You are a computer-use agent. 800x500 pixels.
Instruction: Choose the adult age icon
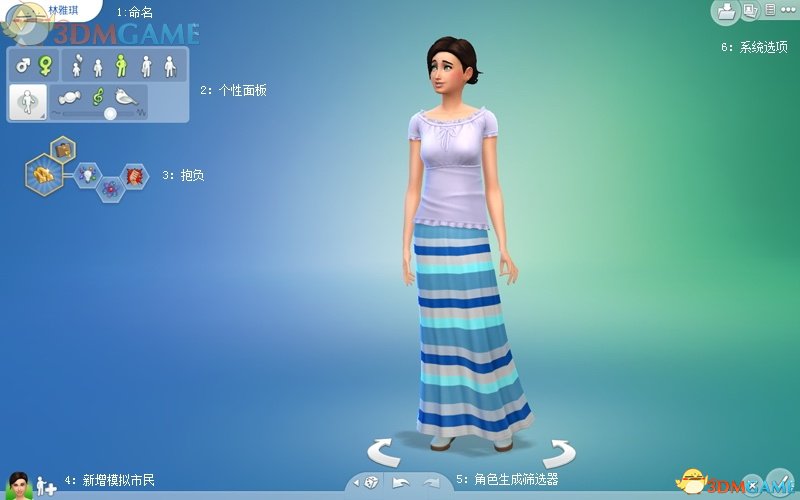coord(146,66)
